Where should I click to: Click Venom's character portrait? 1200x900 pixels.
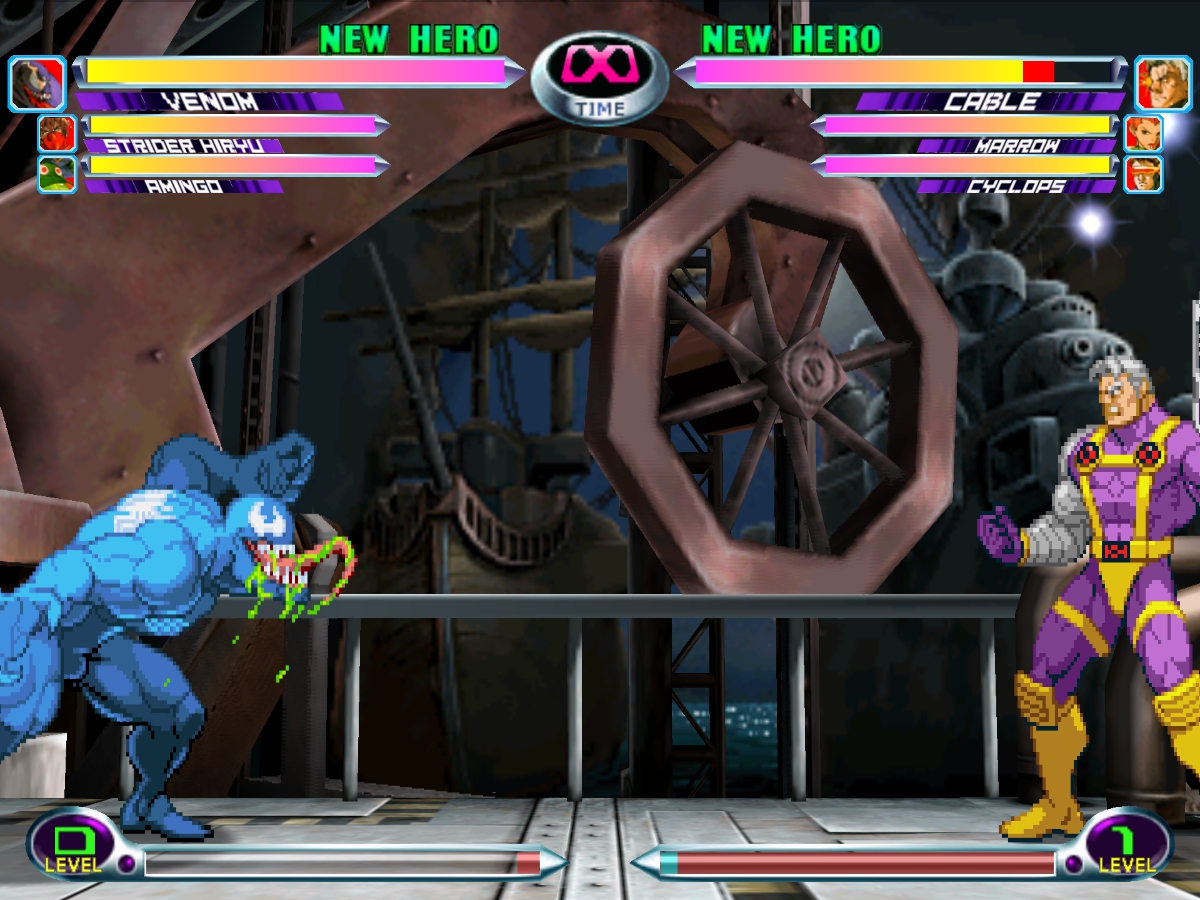pos(37,84)
